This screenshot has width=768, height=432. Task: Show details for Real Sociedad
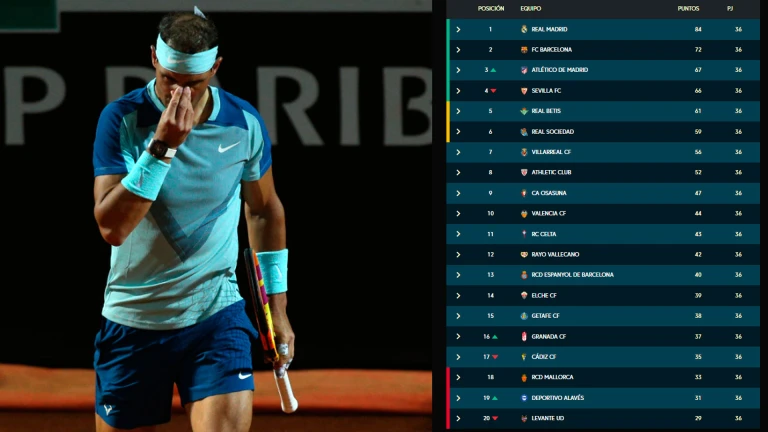pyautogui.click(x=458, y=131)
